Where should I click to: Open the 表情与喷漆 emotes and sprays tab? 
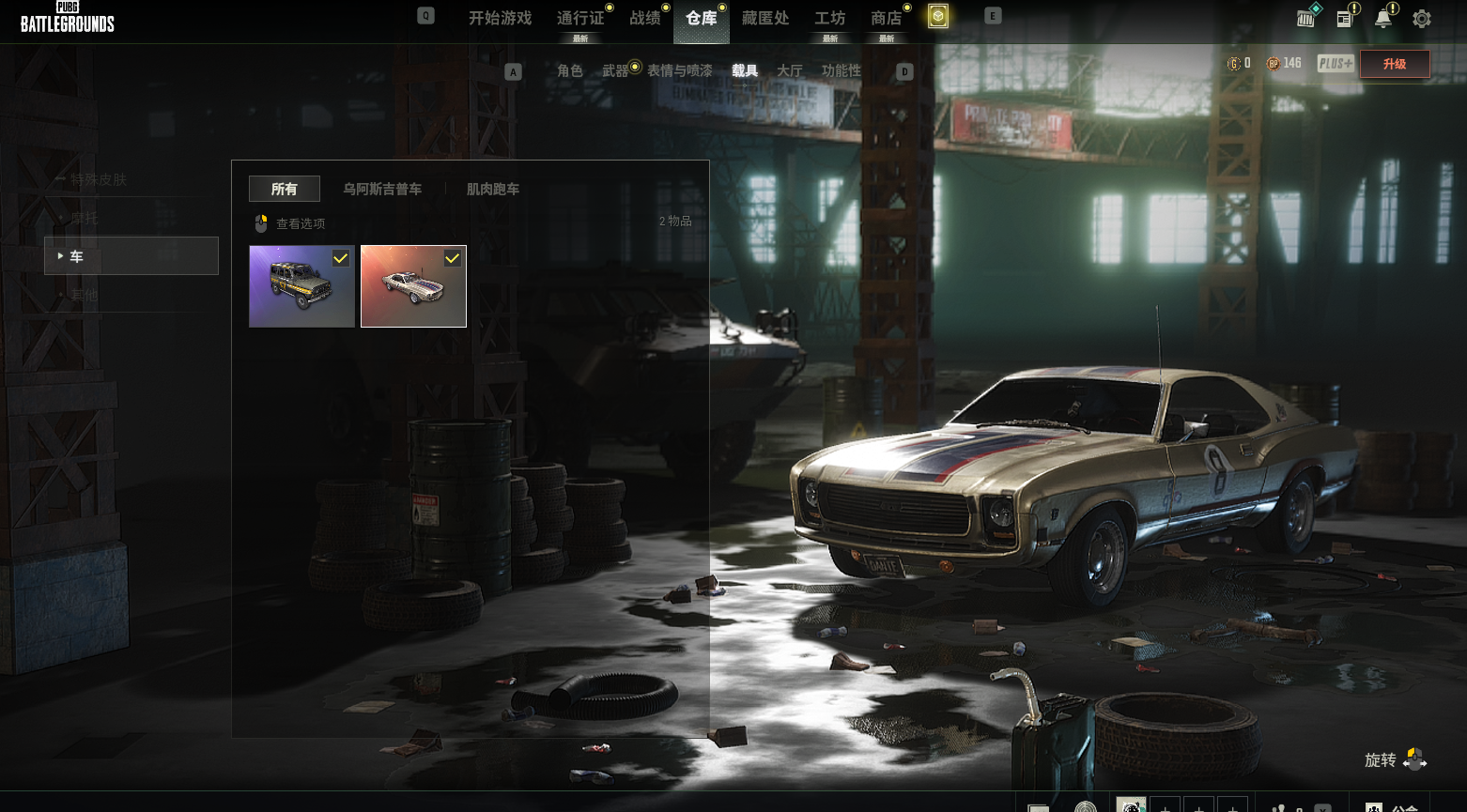tap(680, 71)
